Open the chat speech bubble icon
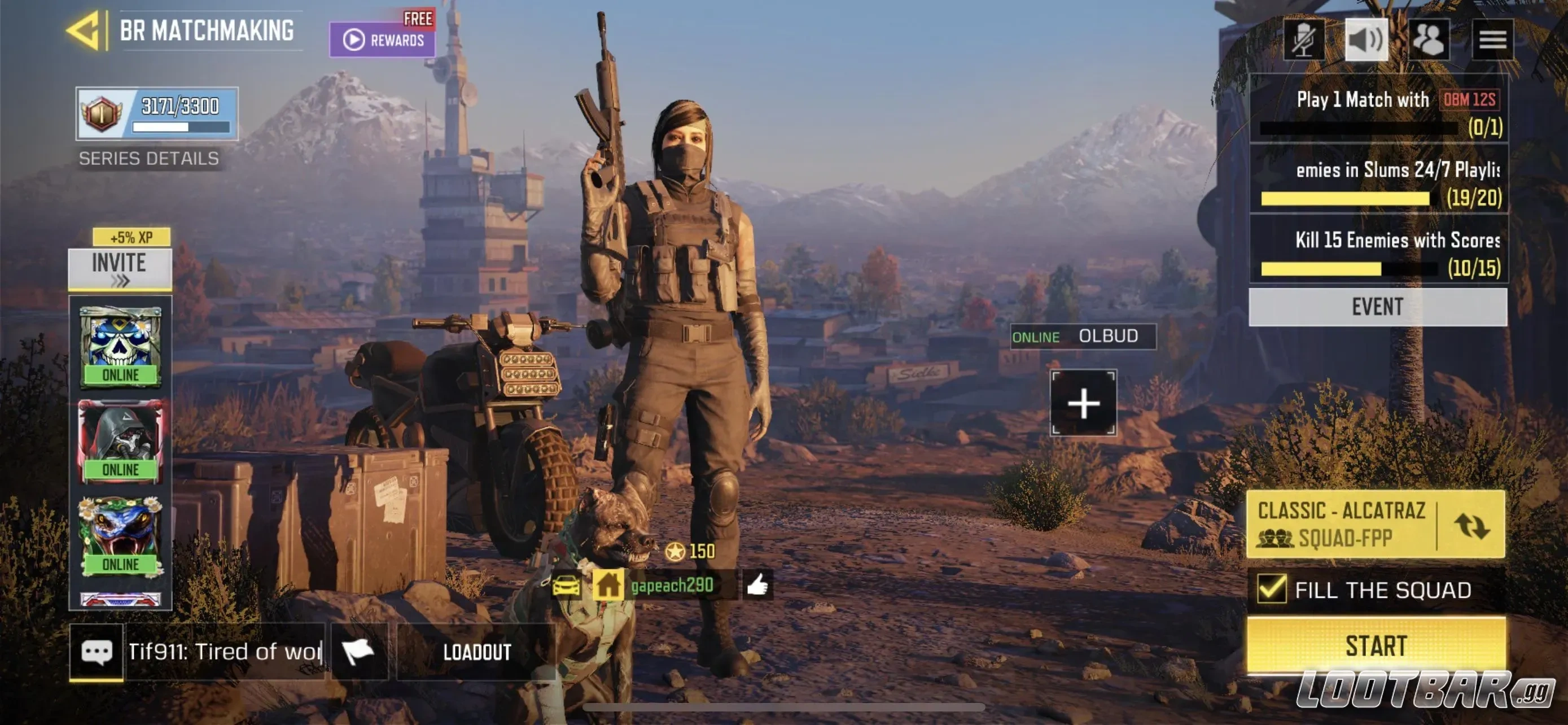The image size is (1568, 725). point(96,652)
